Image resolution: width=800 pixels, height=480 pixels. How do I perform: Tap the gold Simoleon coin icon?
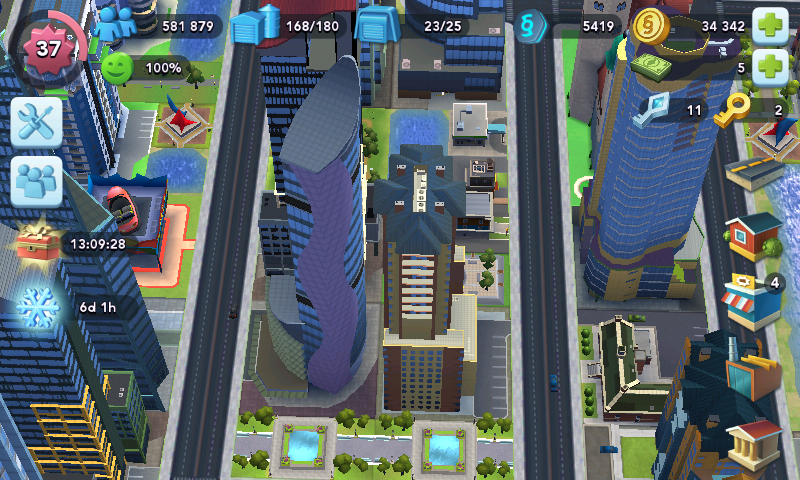(x=651, y=26)
